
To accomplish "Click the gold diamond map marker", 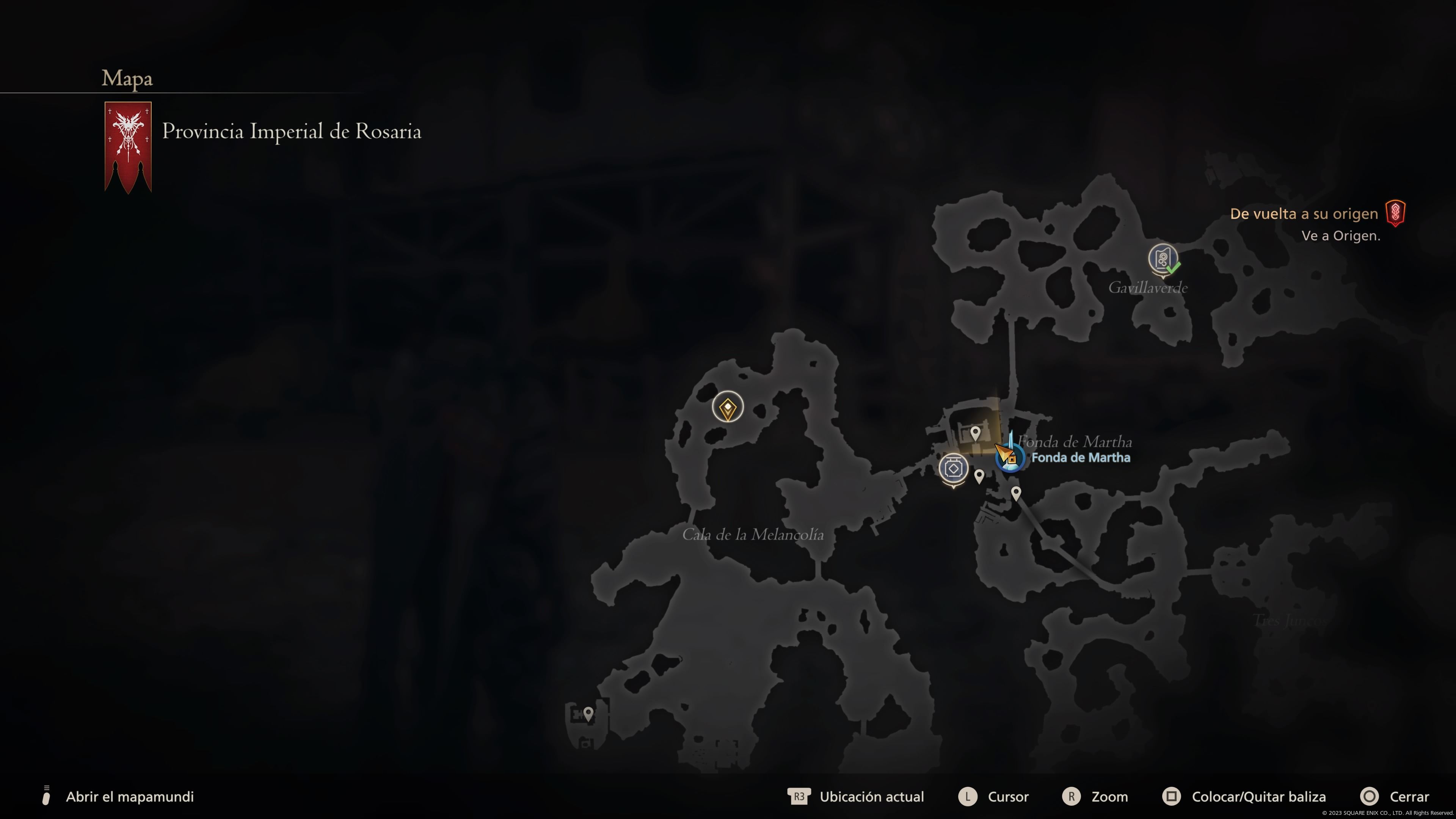I will pyautogui.click(x=728, y=407).
